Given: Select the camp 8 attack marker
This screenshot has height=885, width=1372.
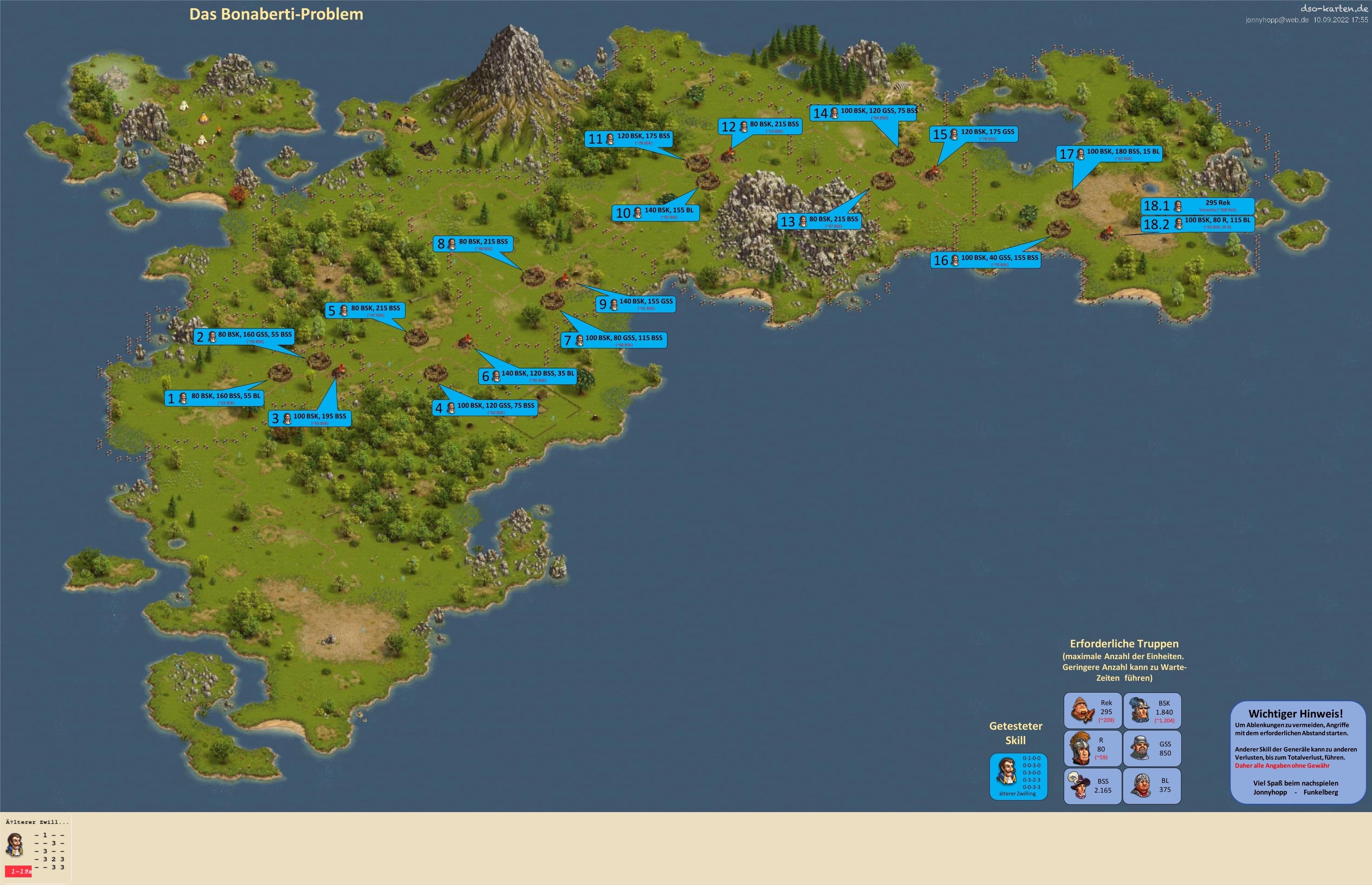Looking at the screenshot, I should [472, 244].
